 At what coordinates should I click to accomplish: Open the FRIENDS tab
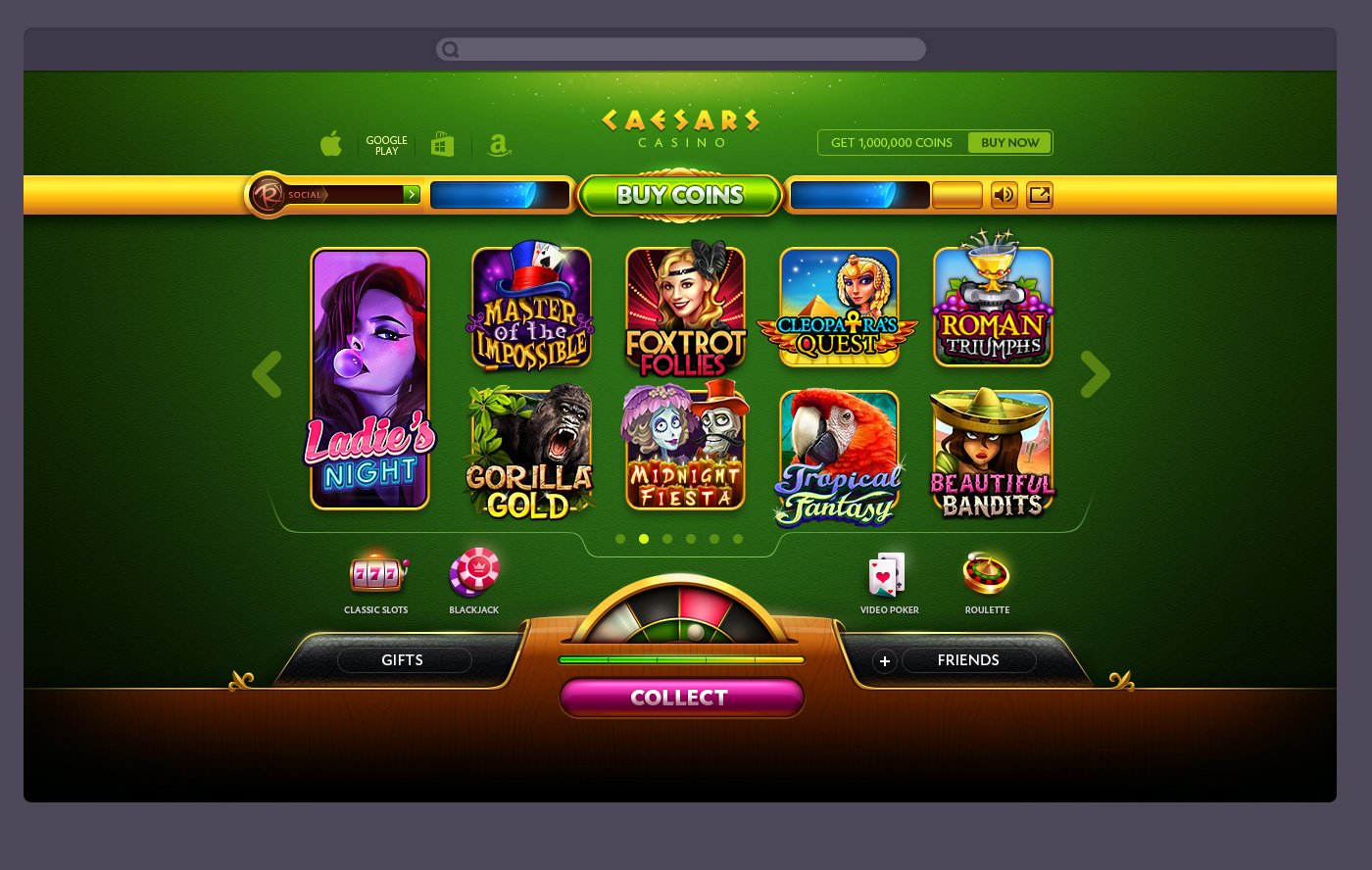coord(969,660)
